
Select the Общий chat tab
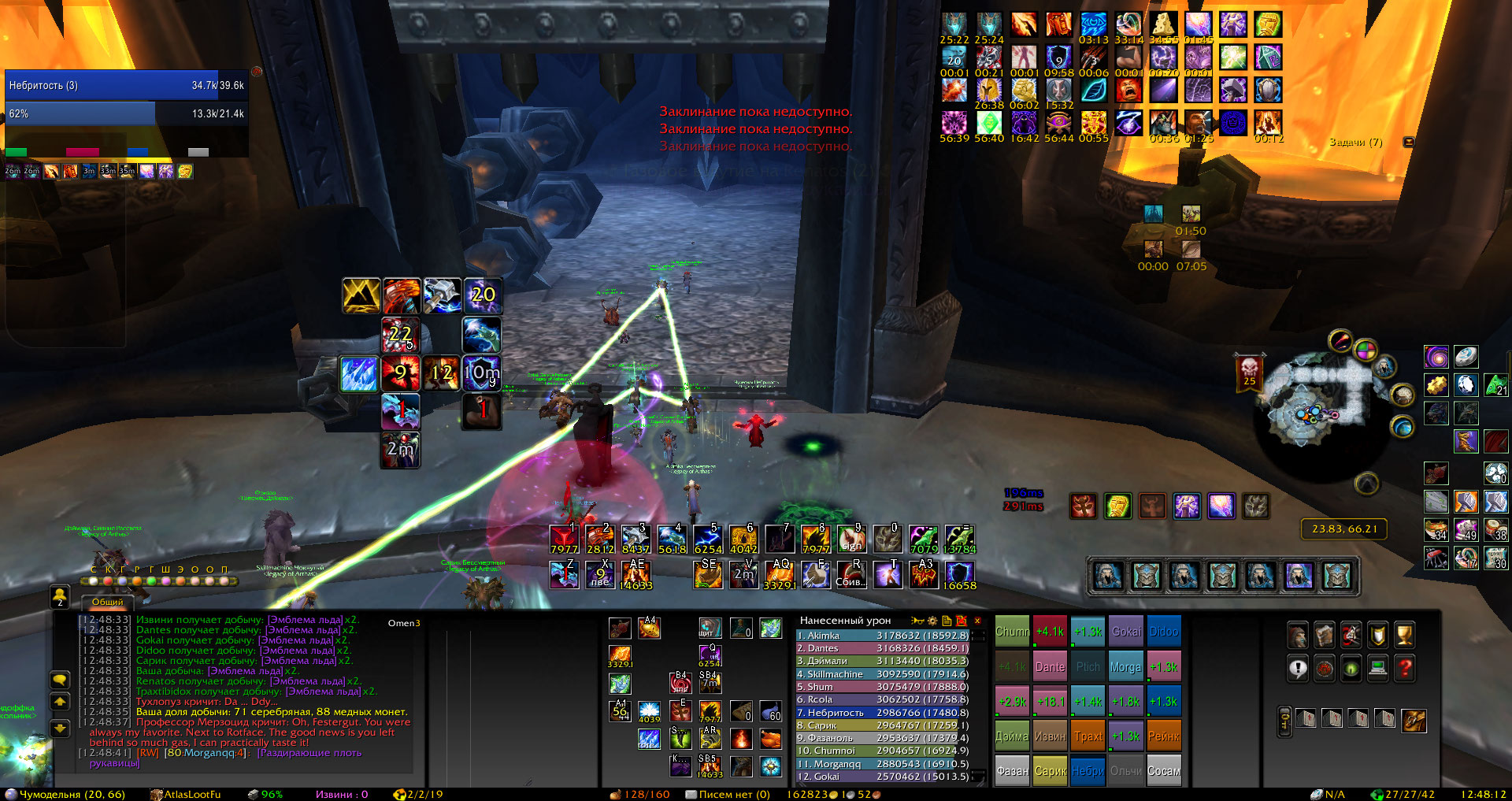tap(107, 602)
